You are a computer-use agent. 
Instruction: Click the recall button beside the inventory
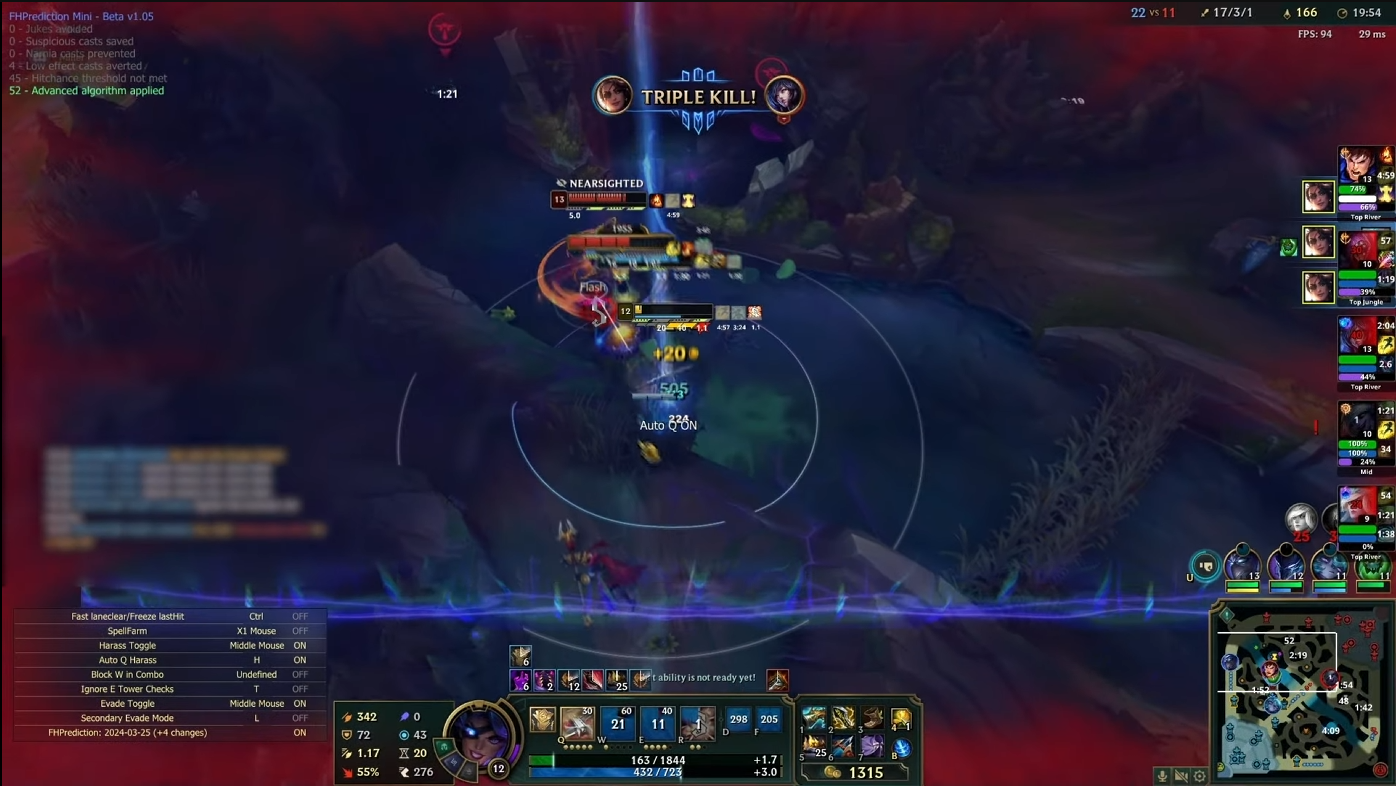902,748
